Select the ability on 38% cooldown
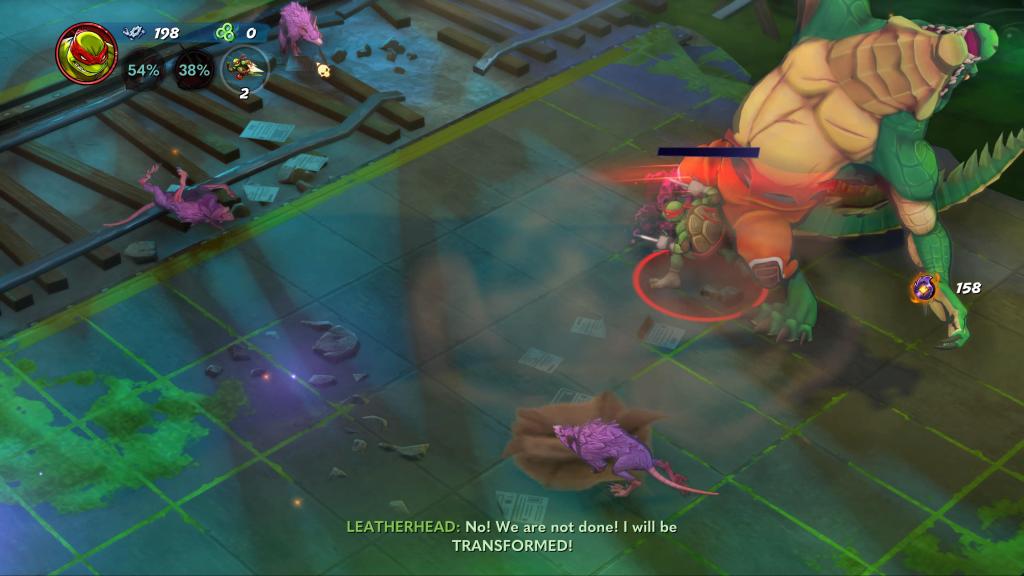Image resolution: width=1024 pixels, height=576 pixels. pyautogui.click(x=194, y=71)
